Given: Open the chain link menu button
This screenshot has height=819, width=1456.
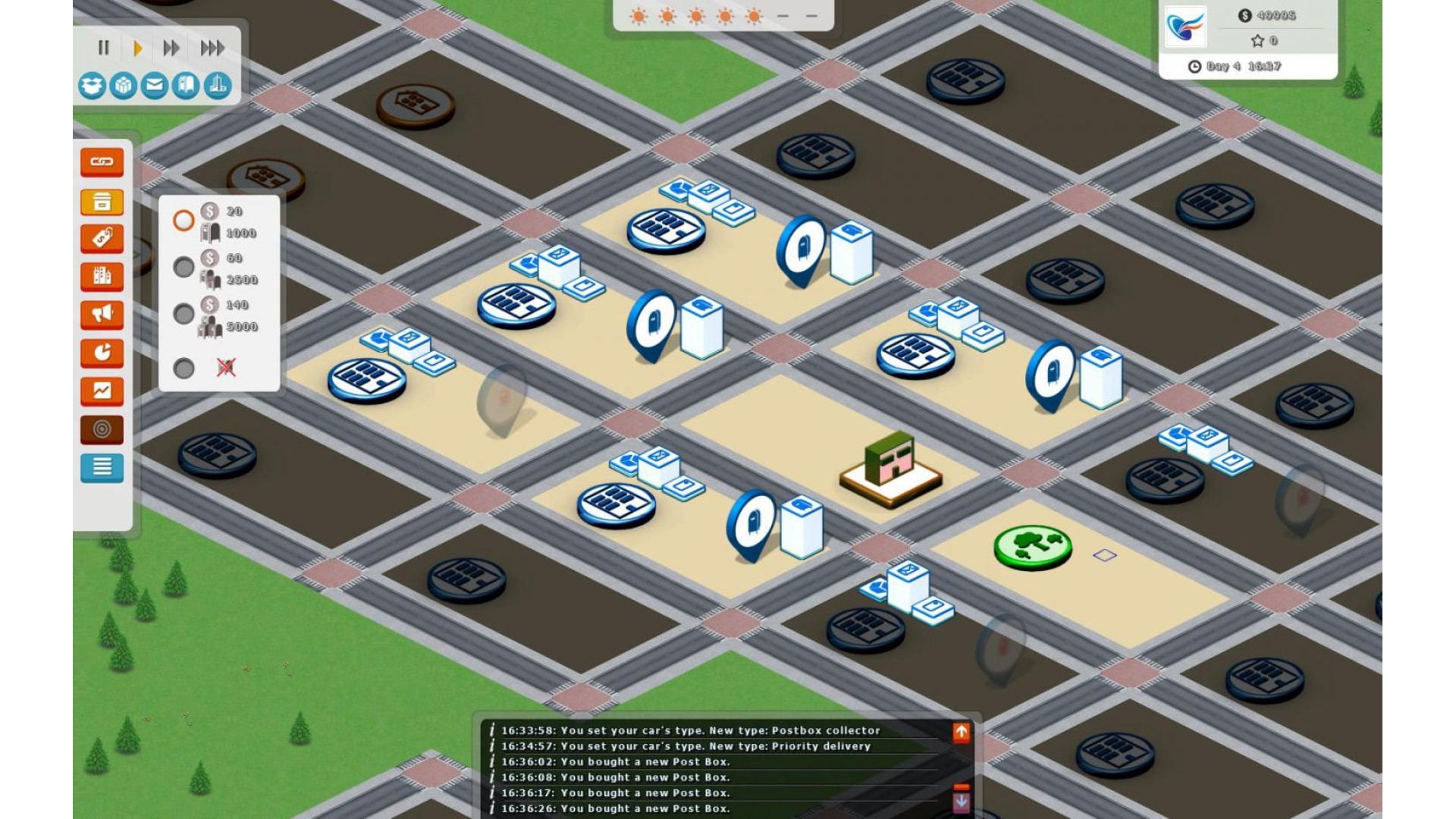Looking at the screenshot, I should 102,162.
